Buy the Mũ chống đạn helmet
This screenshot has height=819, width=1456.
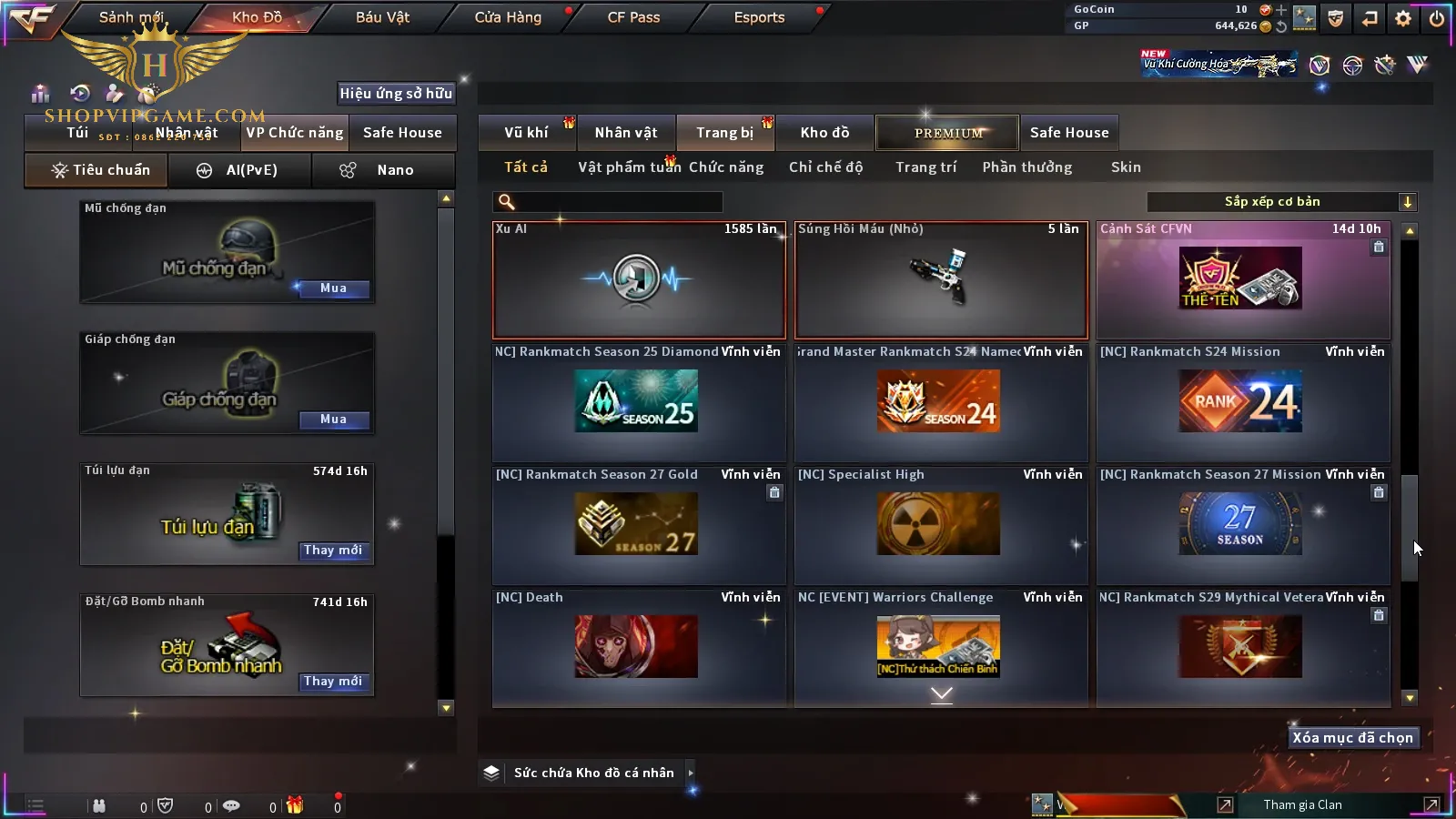click(x=333, y=288)
